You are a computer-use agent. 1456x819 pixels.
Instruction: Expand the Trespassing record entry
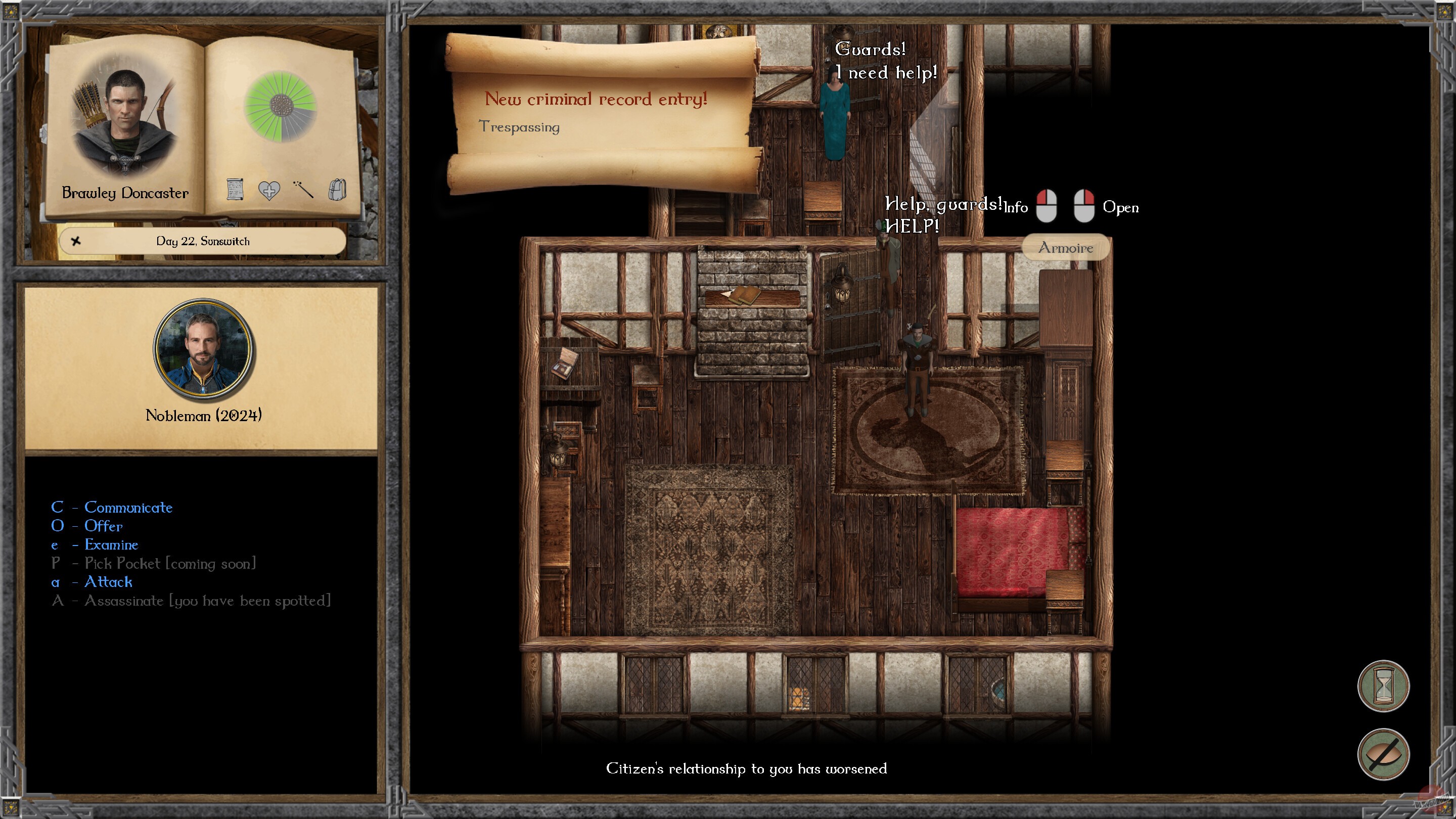(520, 126)
